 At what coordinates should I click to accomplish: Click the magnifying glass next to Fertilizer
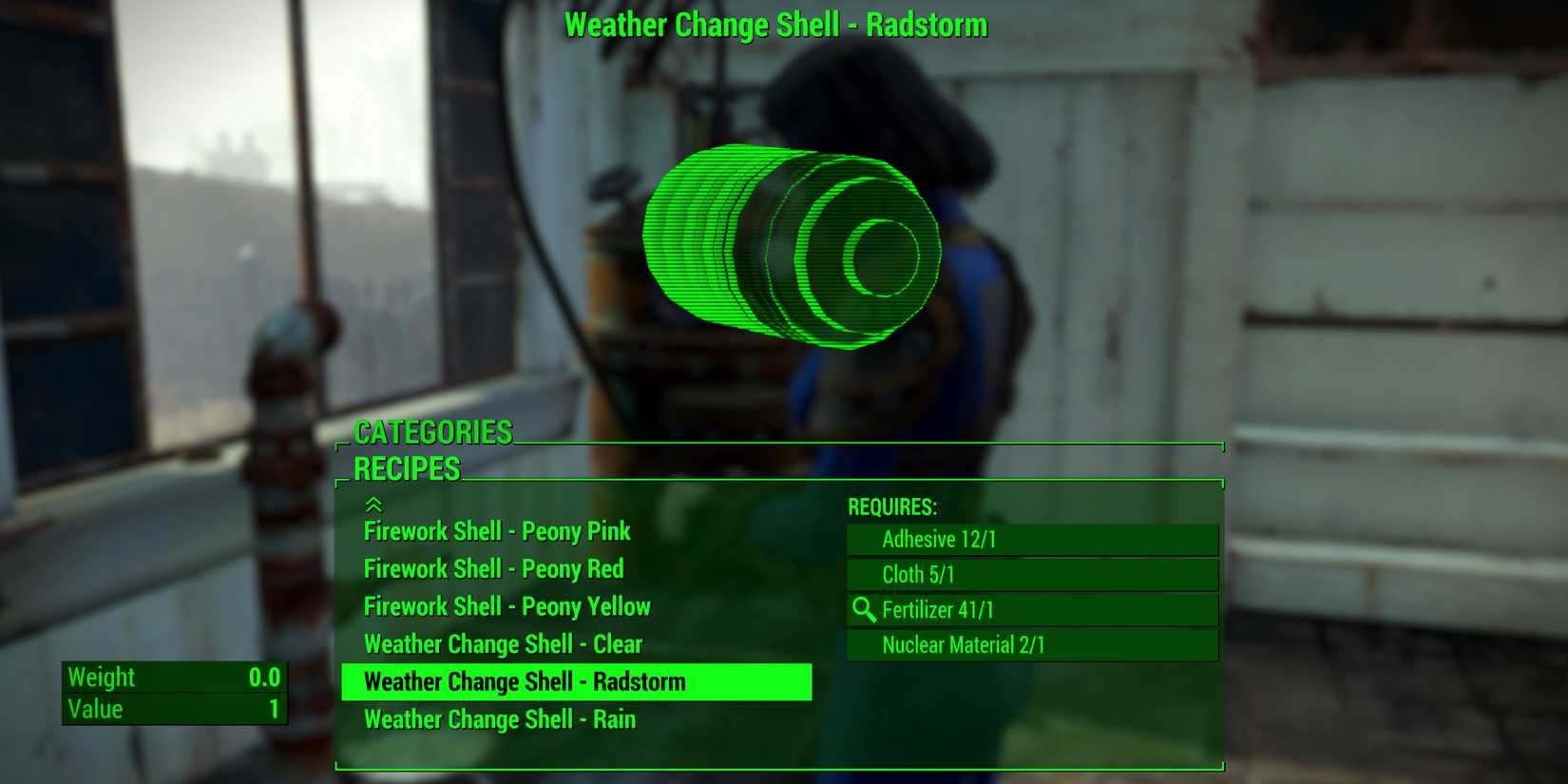coord(865,611)
